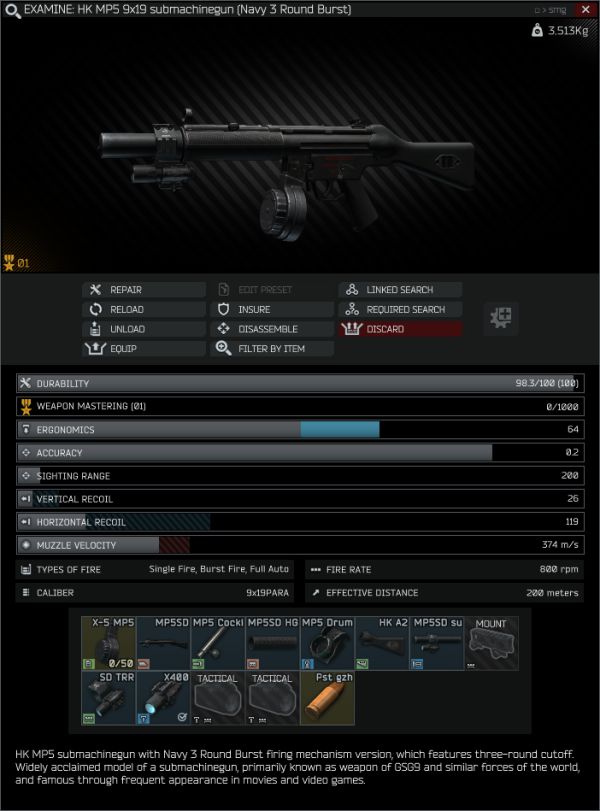Screen dimensions: 600x811
Task: Choose Filter by Item
Action: pyautogui.click(x=271, y=349)
